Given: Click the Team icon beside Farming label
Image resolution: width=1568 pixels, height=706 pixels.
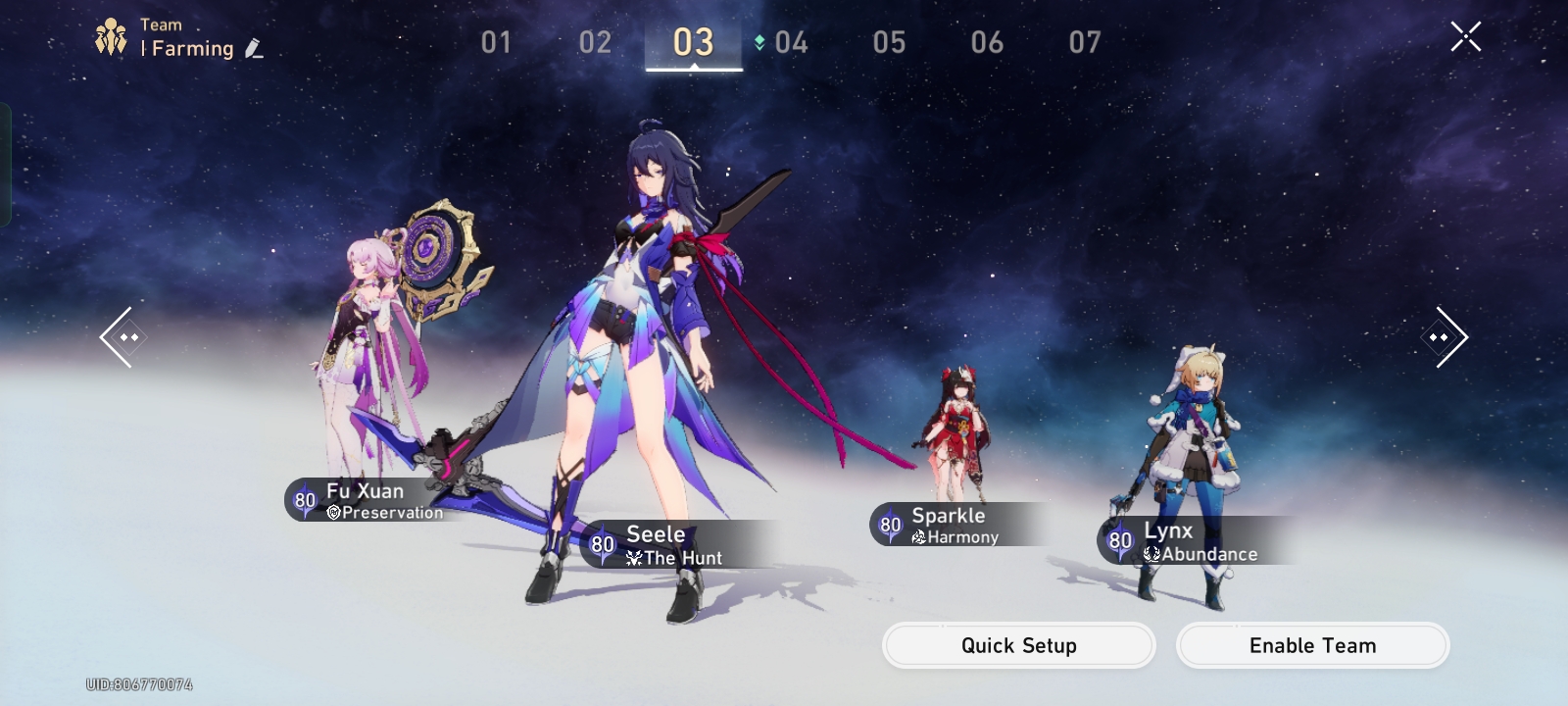Looking at the screenshot, I should click(x=111, y=34).
